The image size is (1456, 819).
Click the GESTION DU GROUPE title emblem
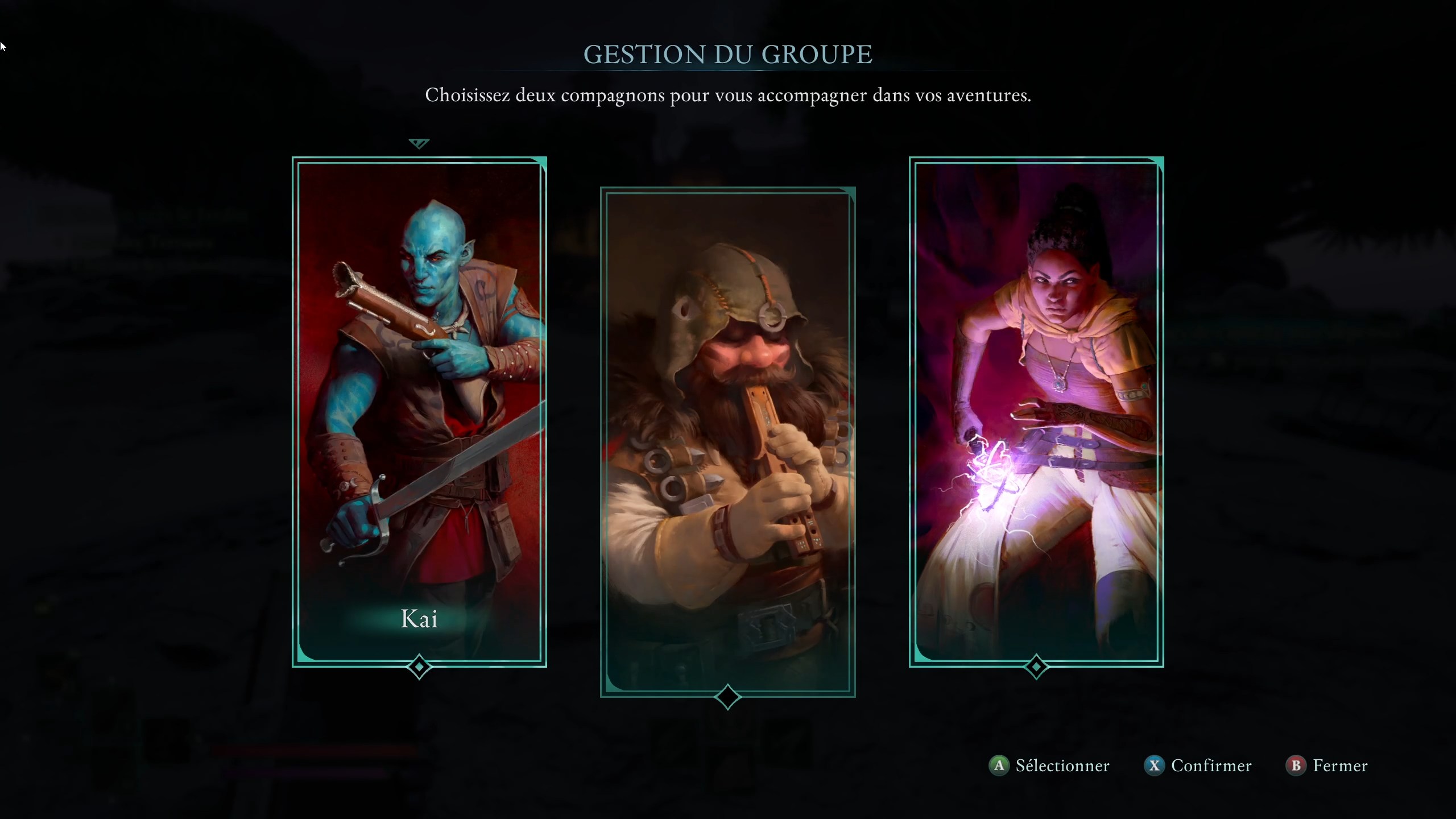(728, 54)
